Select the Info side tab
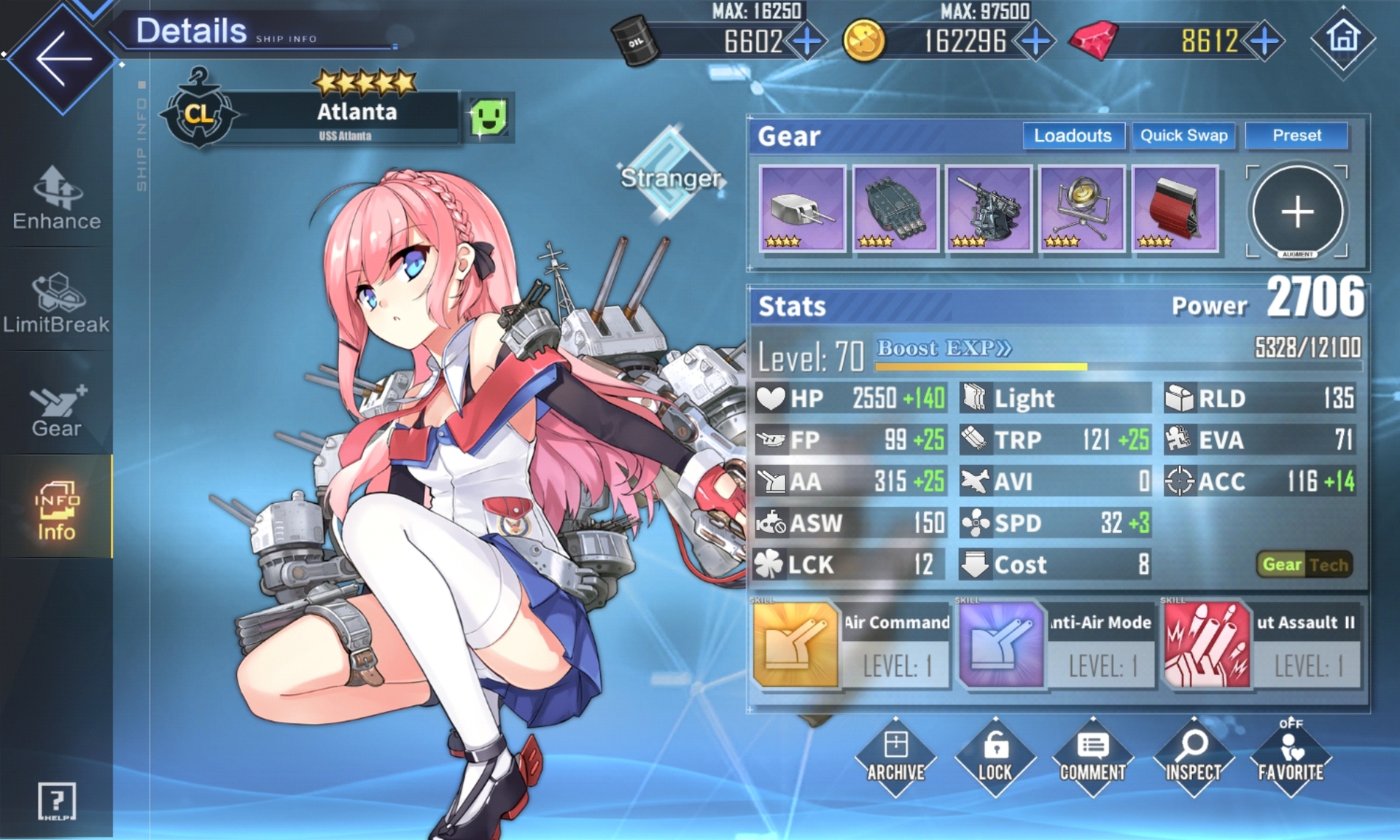1400x840 pixels. (x=57, y=510)
